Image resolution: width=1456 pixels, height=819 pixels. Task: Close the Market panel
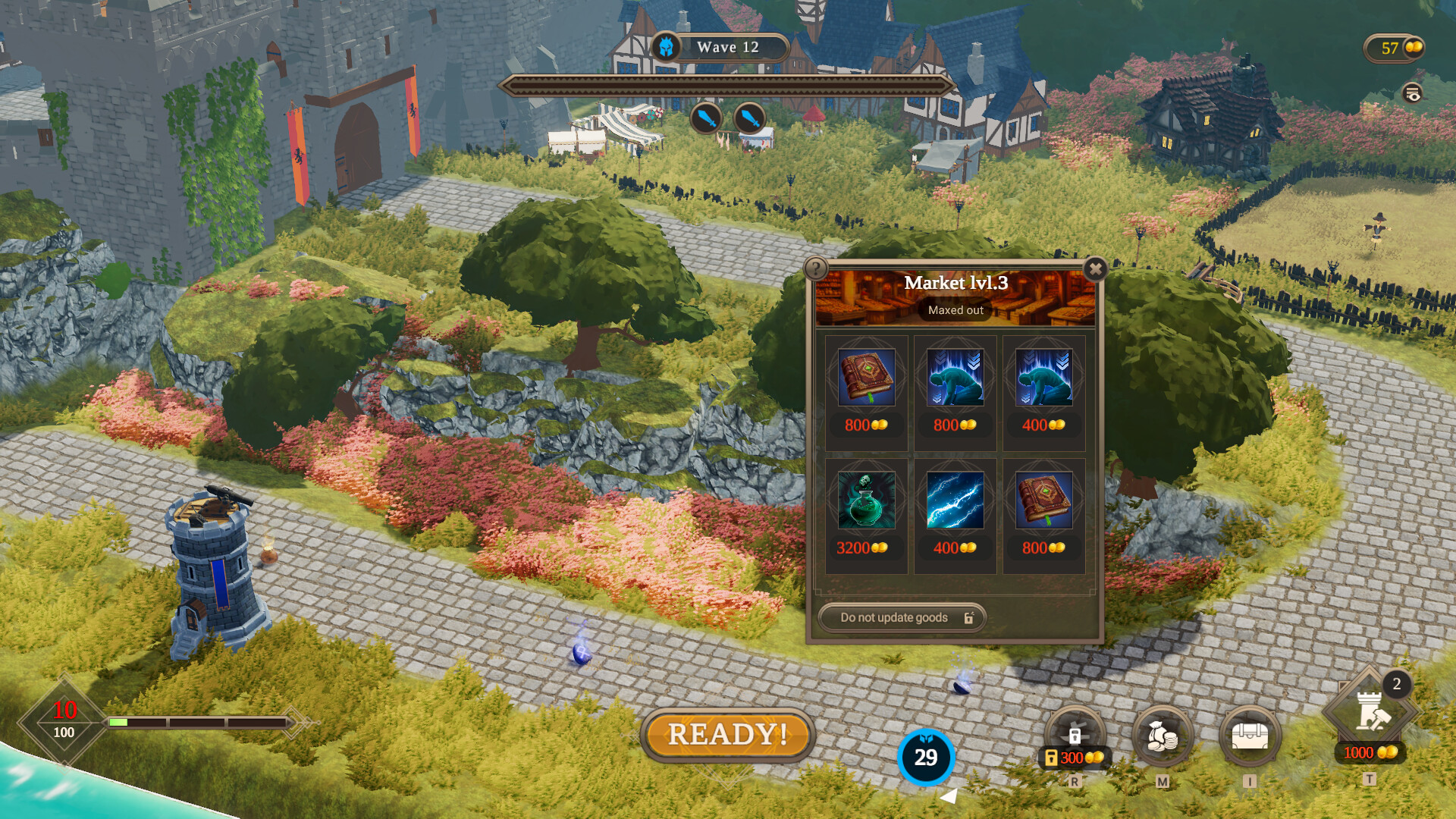pyautogui.click(x=1095, y=269)
